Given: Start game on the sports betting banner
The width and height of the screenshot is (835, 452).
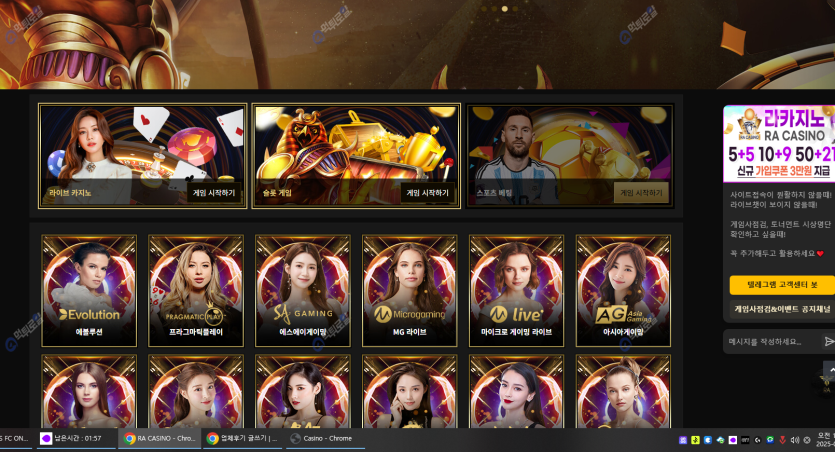Looking at the screenshot, I should (x=641, y=193).
